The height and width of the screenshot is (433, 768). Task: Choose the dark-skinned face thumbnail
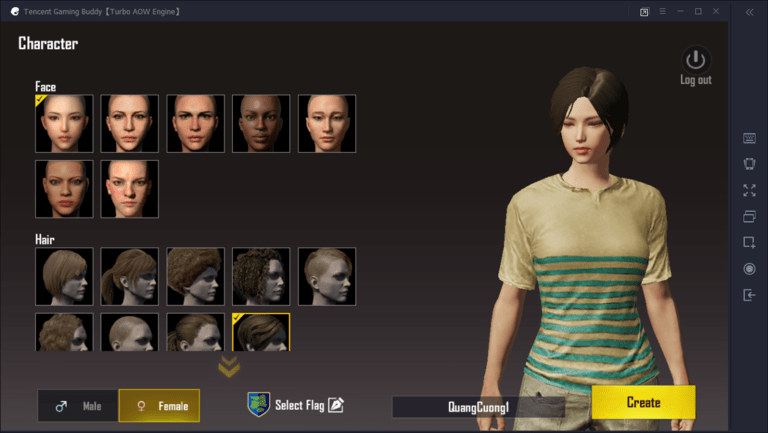261,124
